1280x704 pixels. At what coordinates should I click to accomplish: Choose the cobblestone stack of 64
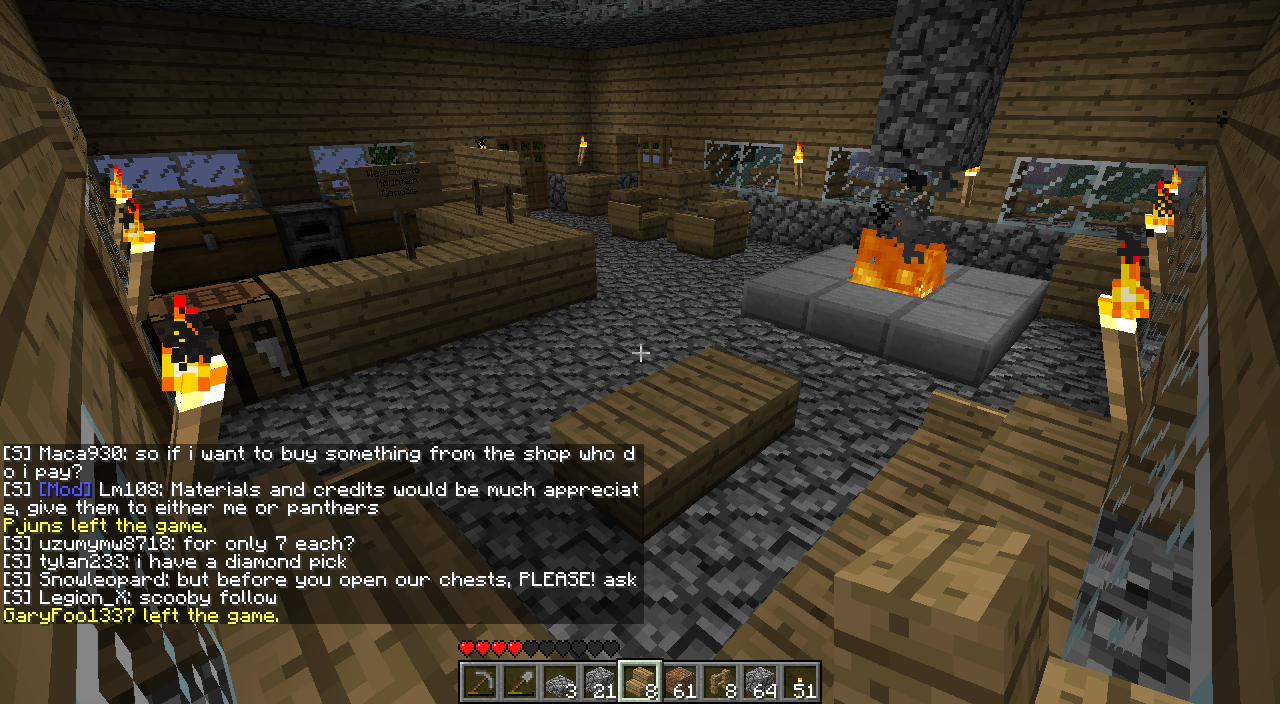[760, 682]
